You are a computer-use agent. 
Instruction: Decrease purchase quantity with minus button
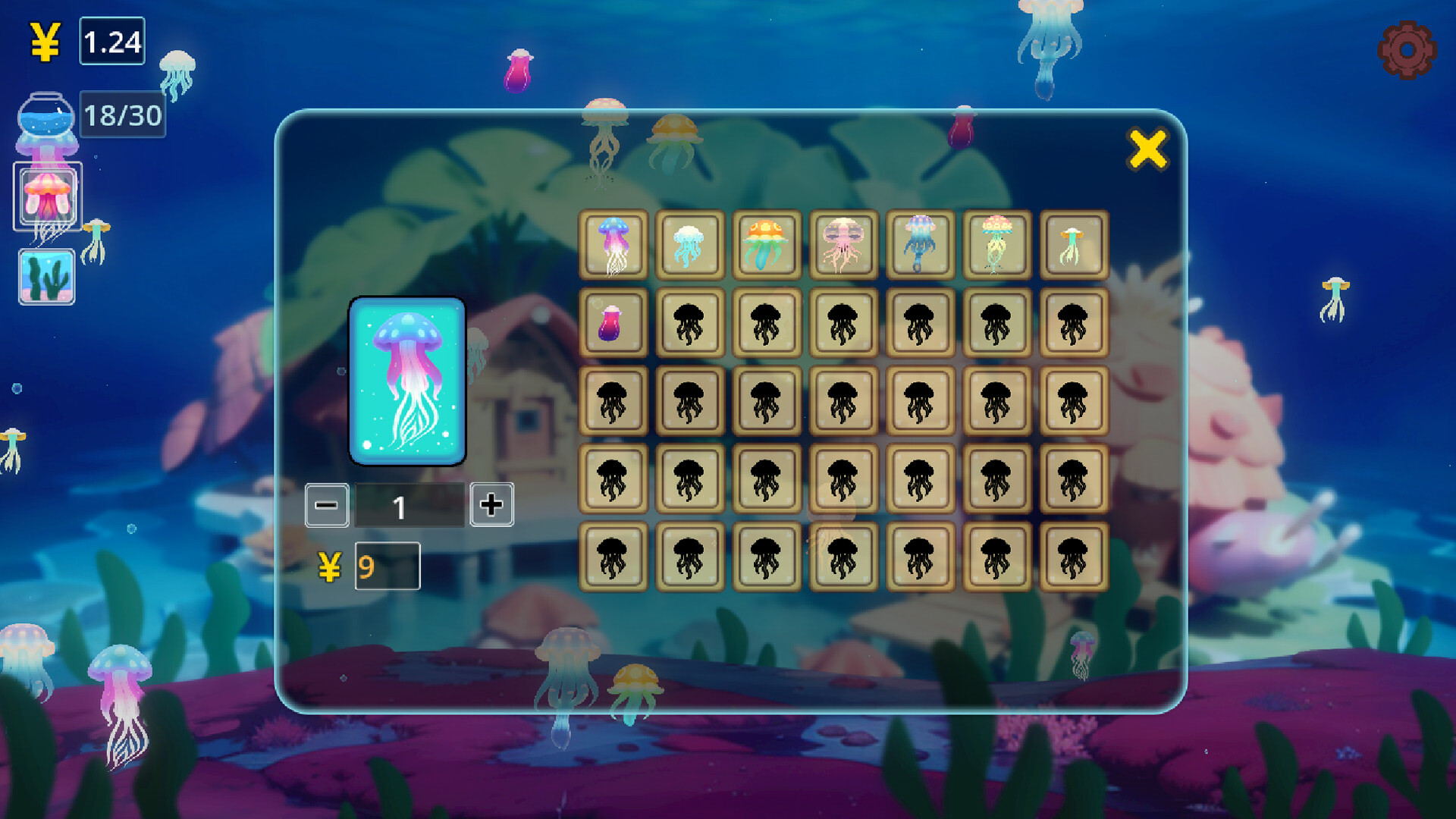pyautogui.click(x=326, y=504)
